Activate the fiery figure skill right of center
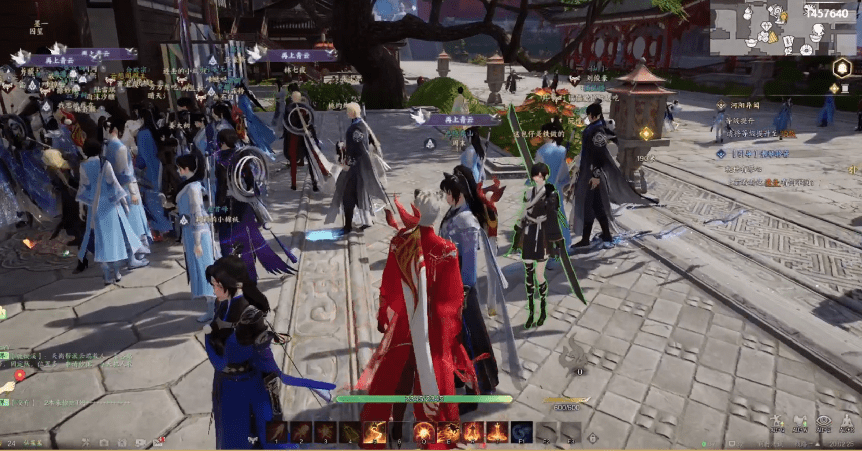862x451 pixels. (x=472, y=433)
